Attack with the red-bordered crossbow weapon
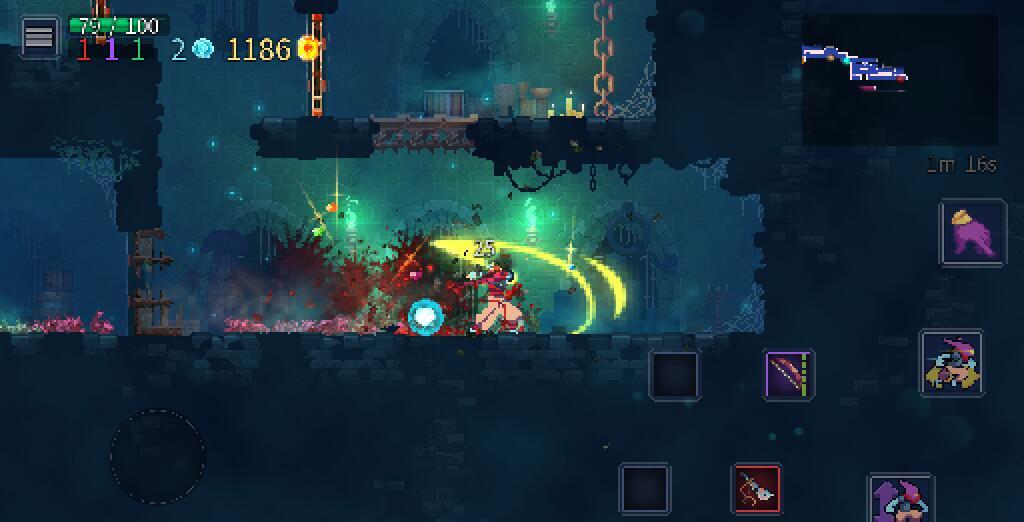Screen dimensions: 1024x522 click(757, 488)
